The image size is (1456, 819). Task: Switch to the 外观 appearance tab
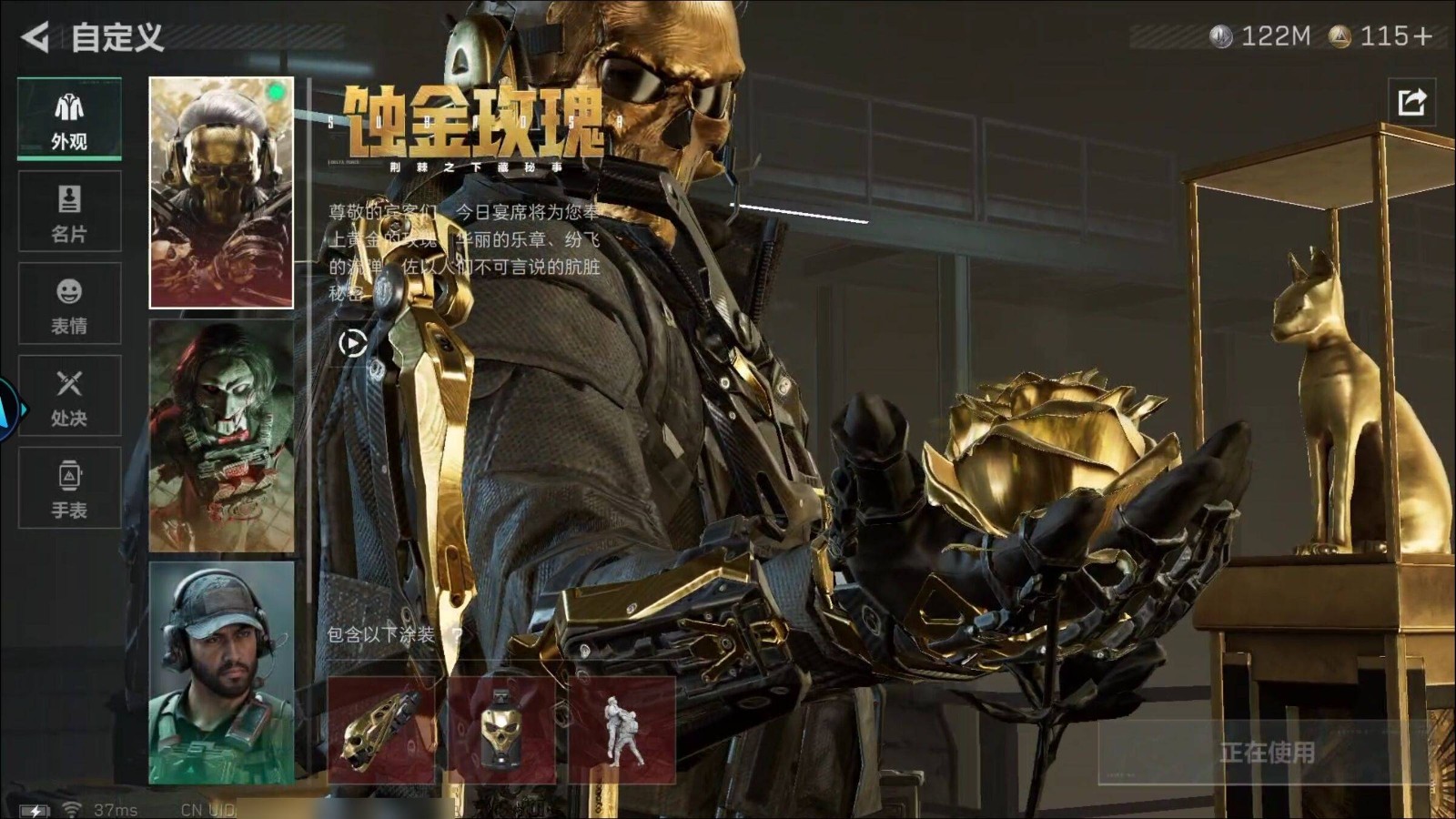69,120
